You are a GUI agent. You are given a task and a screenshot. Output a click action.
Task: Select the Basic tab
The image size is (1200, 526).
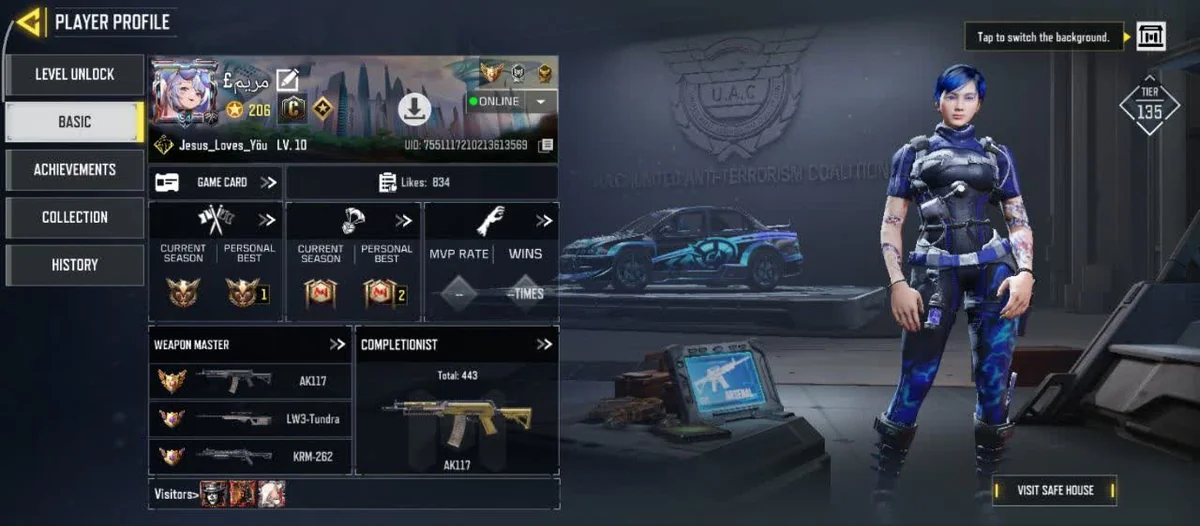point(75,122)
